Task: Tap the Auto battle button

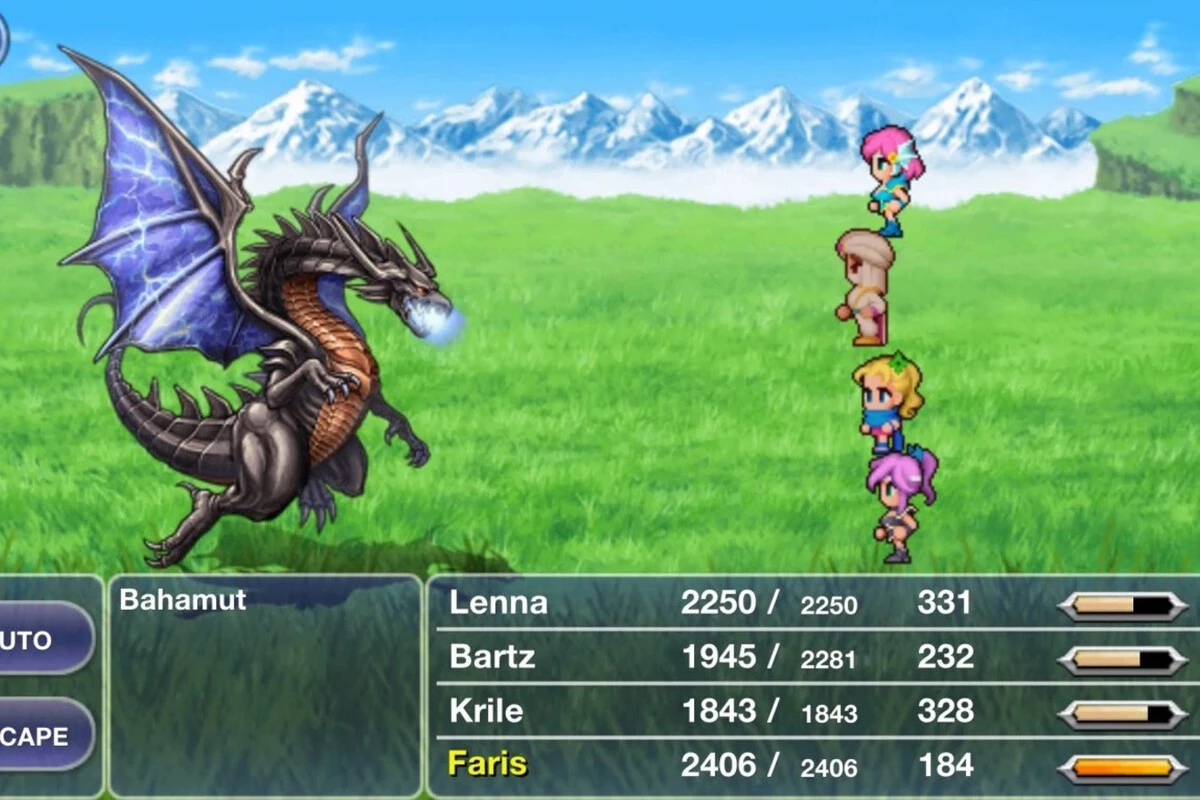Action: pos(42,639)
